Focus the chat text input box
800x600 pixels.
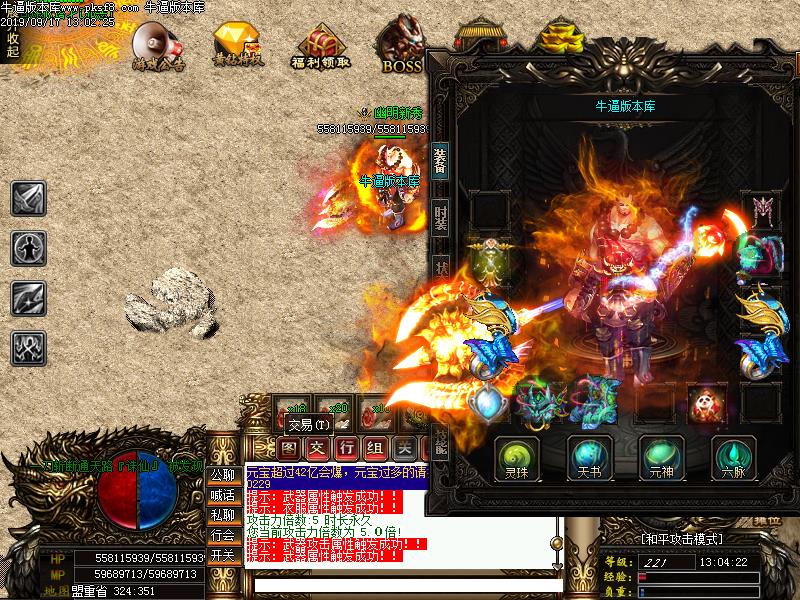pyautogui.click(x=400, y=585)
